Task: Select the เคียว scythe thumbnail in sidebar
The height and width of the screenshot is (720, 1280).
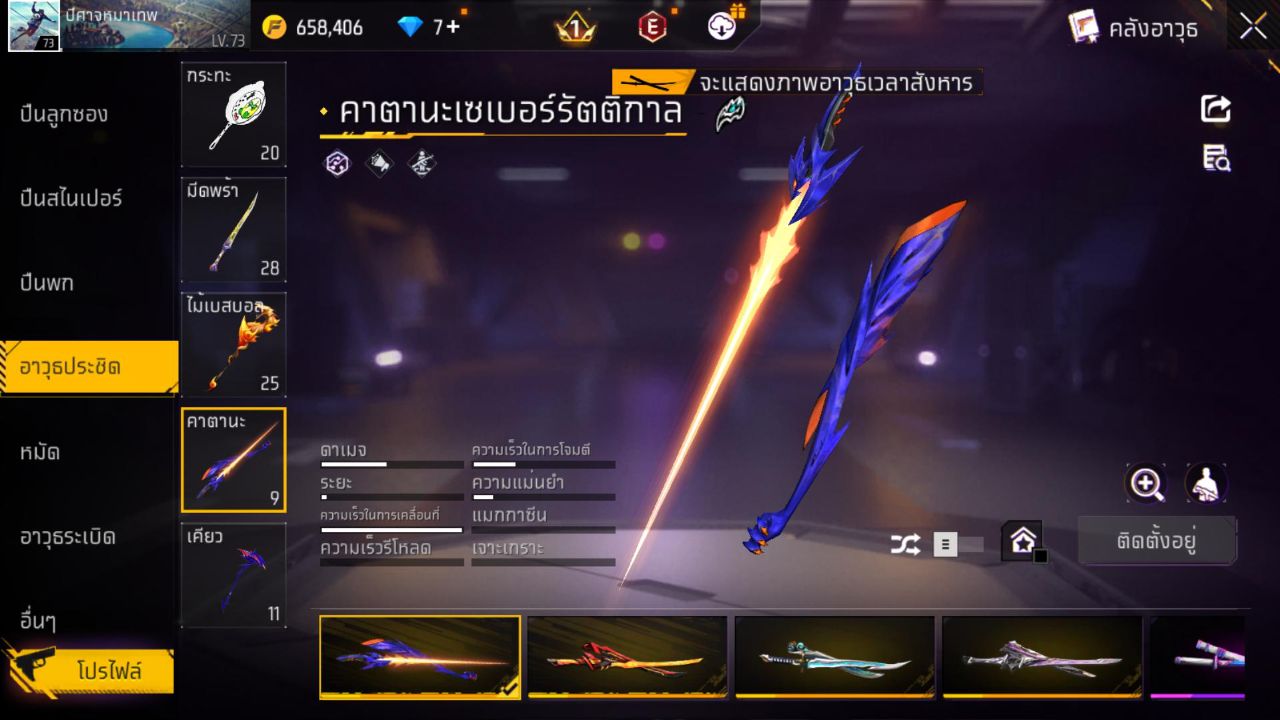Action: pyautogui.click(x=233, y=575)
